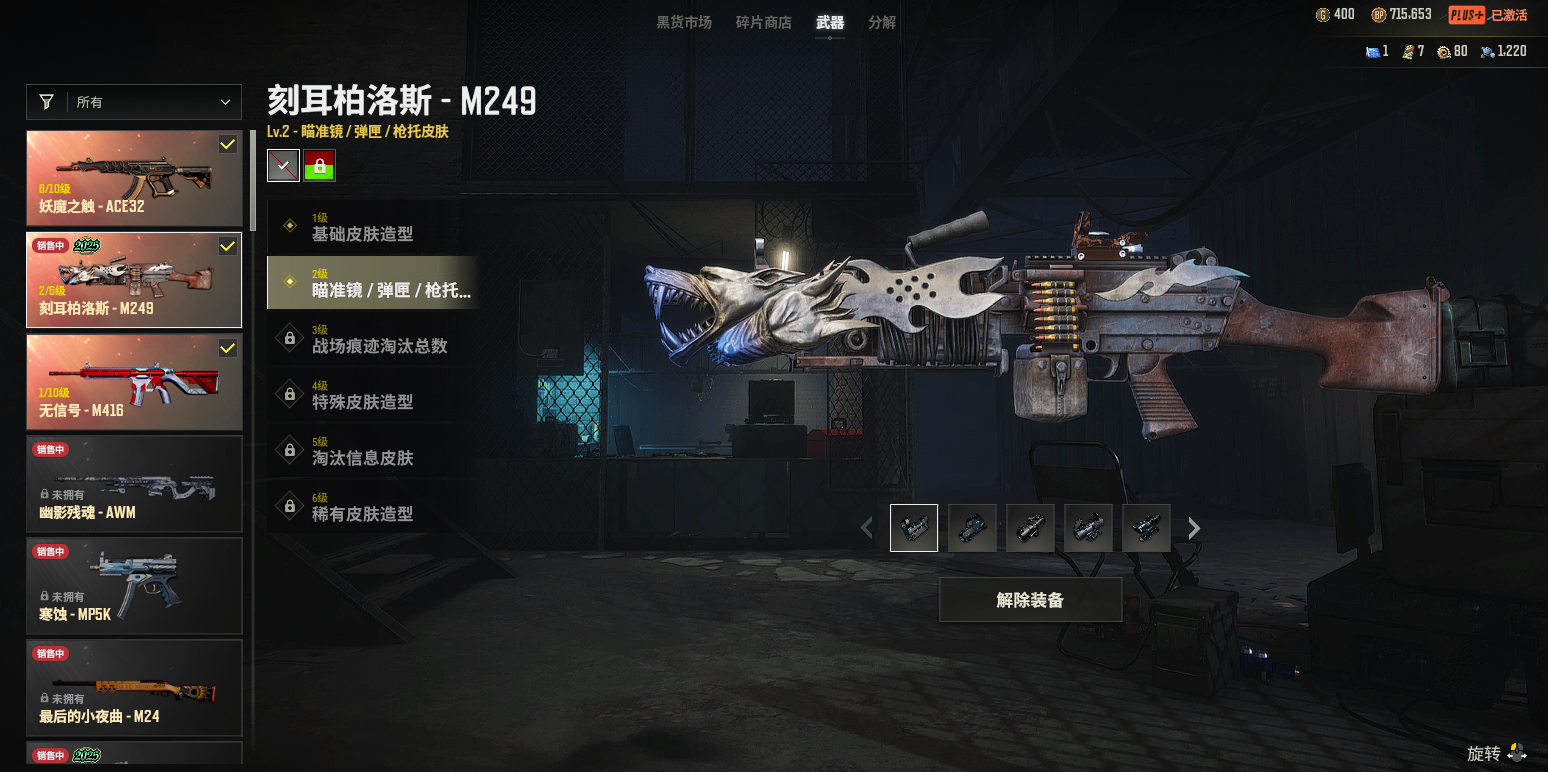Select the 妖魔之触 - ACE32 skin
The width and height of the screenshot is (1548, 772).
[x=134, y=178]
